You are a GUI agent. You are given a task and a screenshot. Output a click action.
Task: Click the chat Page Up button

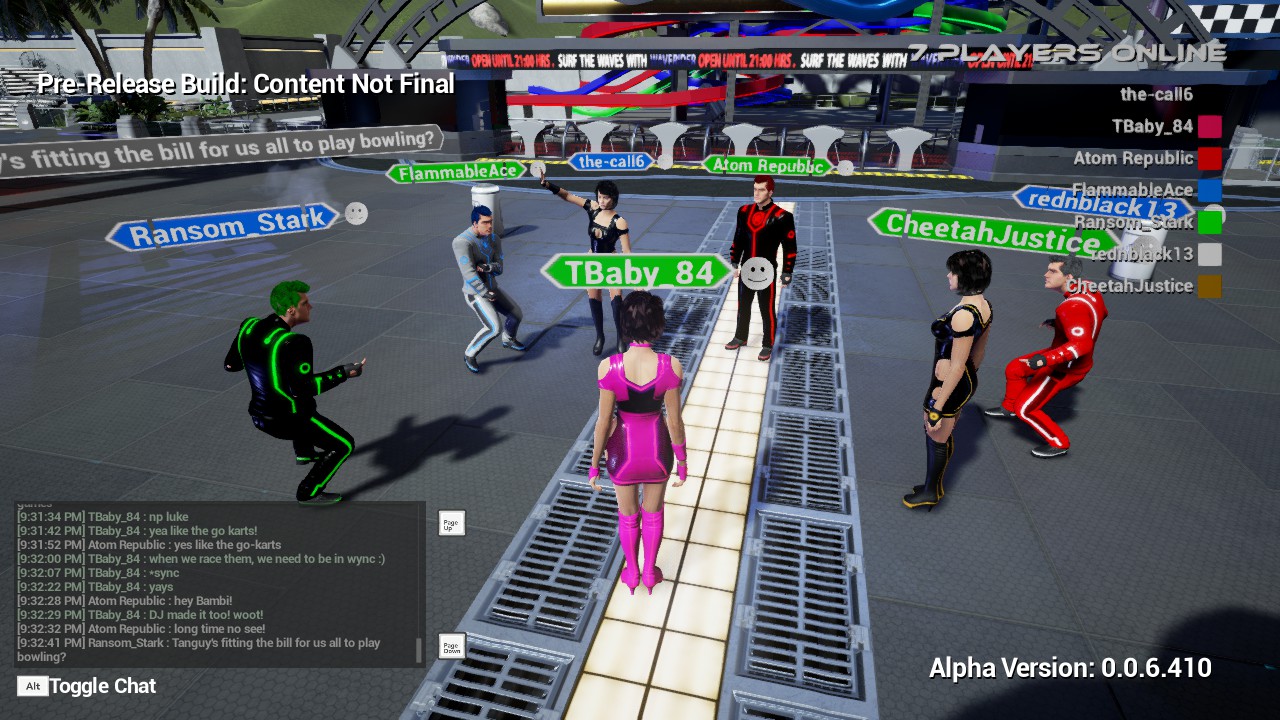pyautogui.click(x=452, y=523)
